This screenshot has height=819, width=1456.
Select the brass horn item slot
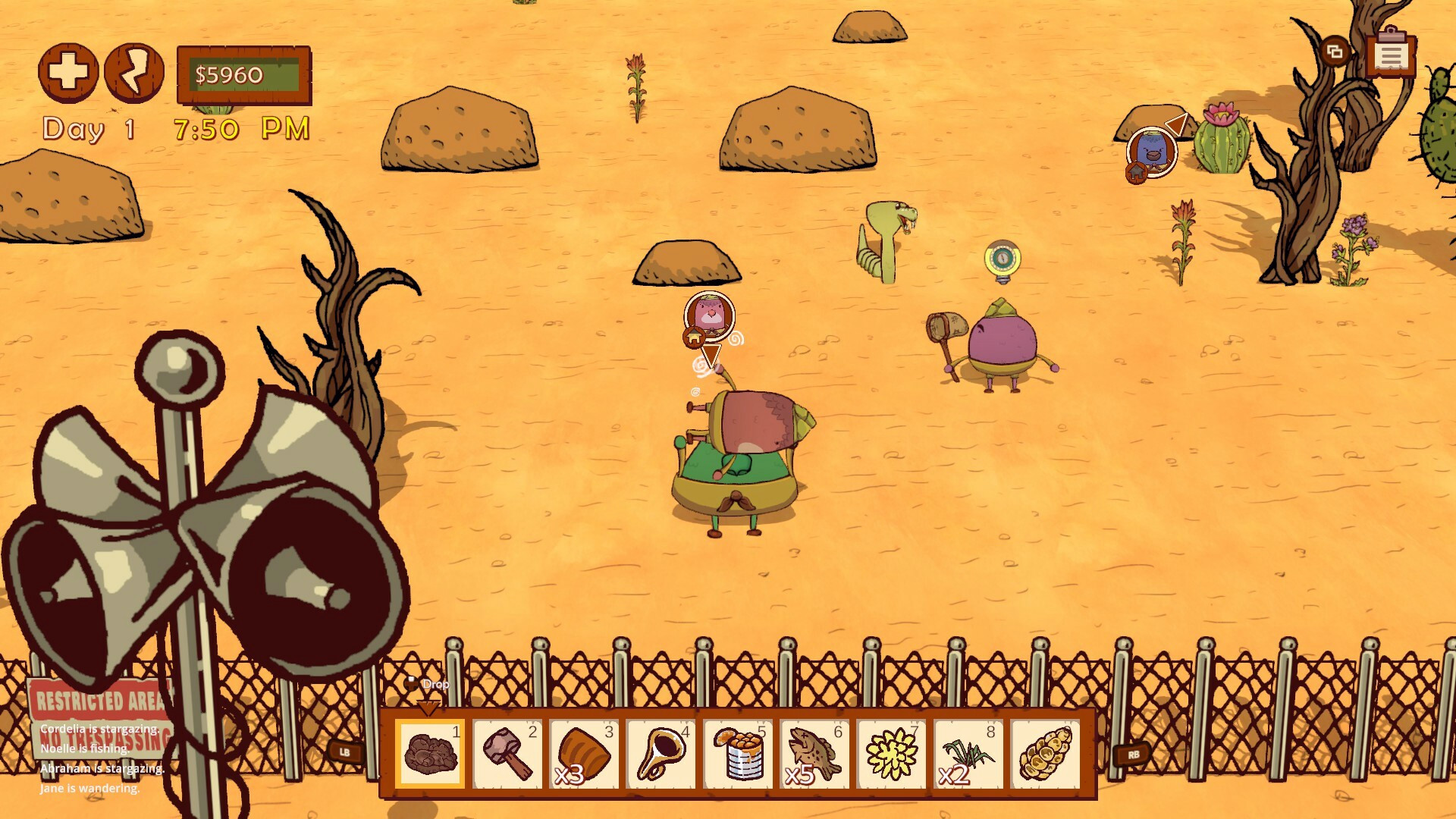click(x=661, y=753)
